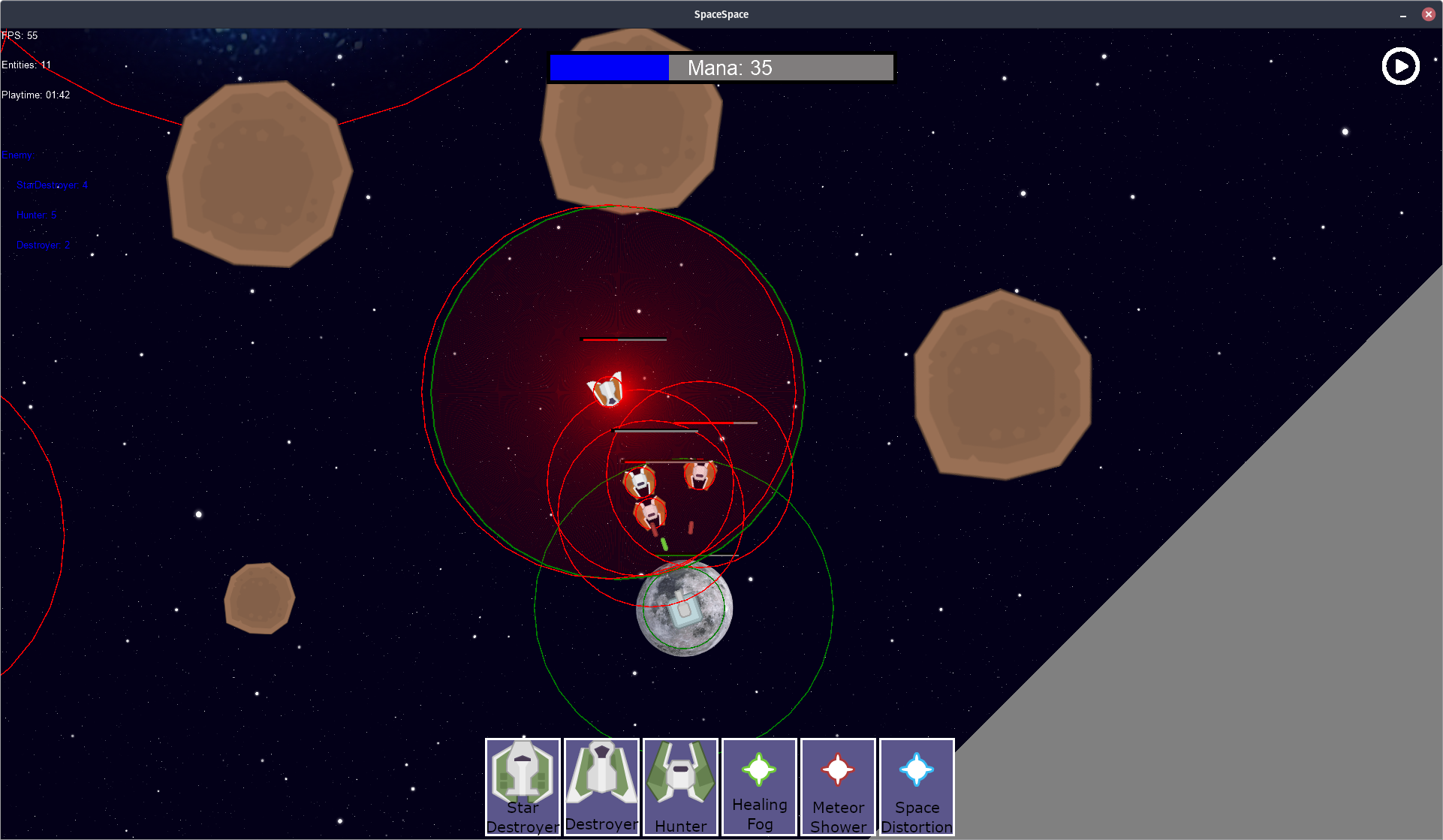Viewport: 1443px width, 840px height.
Task: Click the round play button
Action: [x=1400, y=67]
